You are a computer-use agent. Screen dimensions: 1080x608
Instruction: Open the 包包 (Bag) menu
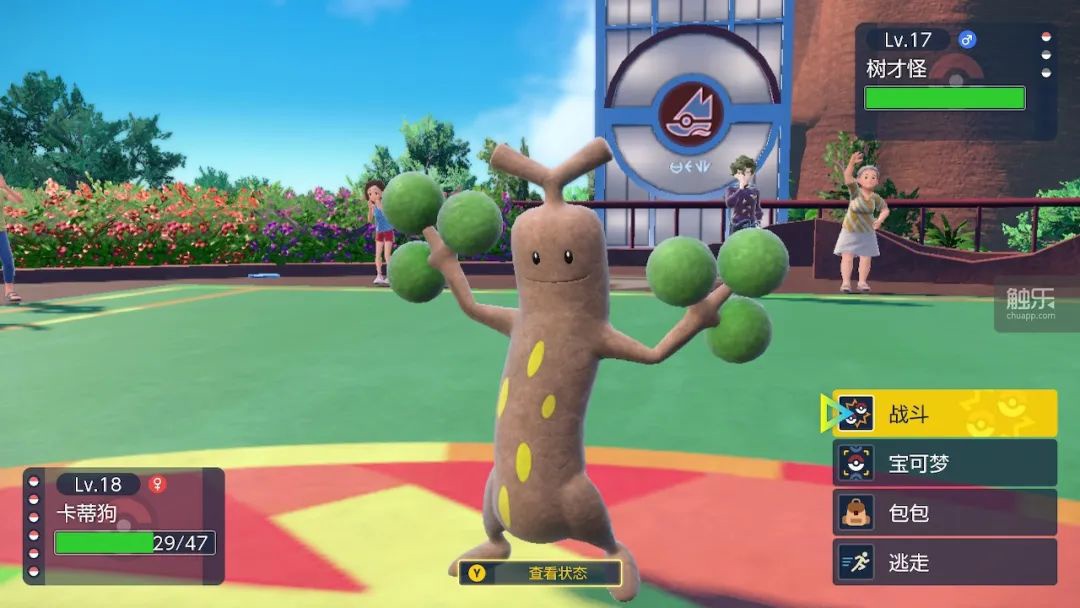[x=944, y=513]
